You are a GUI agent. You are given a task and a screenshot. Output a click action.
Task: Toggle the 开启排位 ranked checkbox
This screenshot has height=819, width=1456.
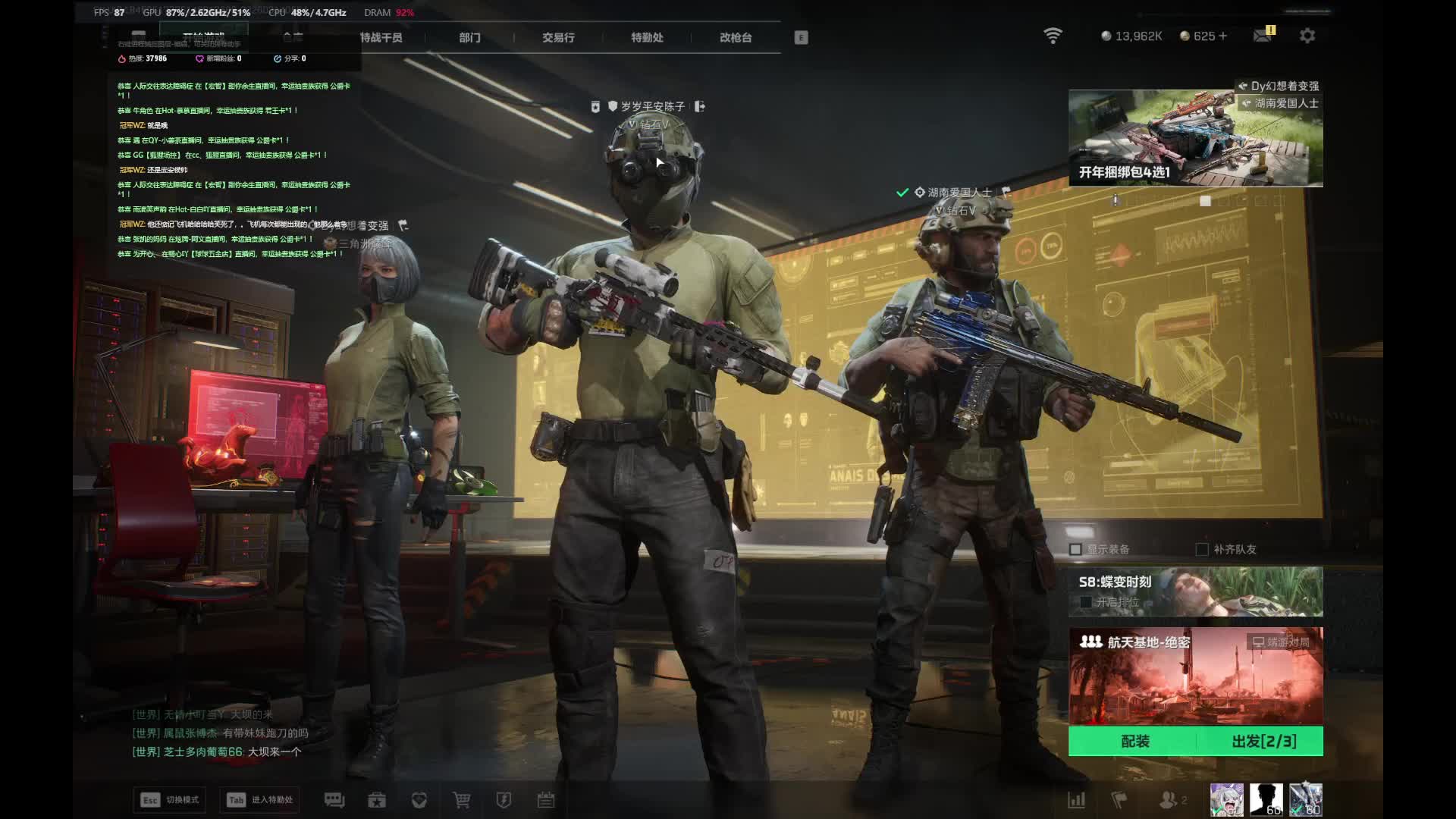point(1086,602)
